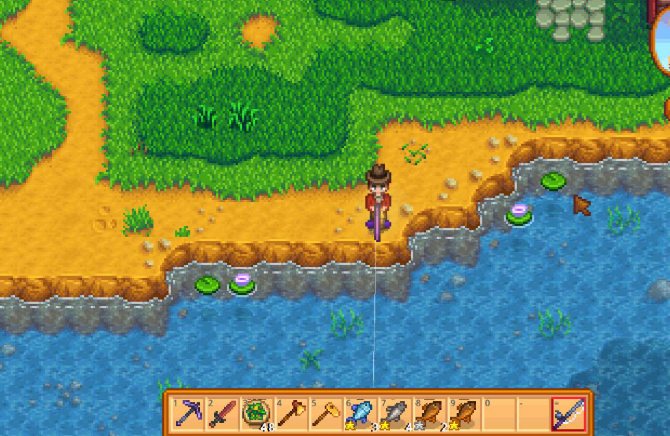The image size is (670, 436).
Task: Select the gray fish hotbar slot
Action: click(395, 413)
